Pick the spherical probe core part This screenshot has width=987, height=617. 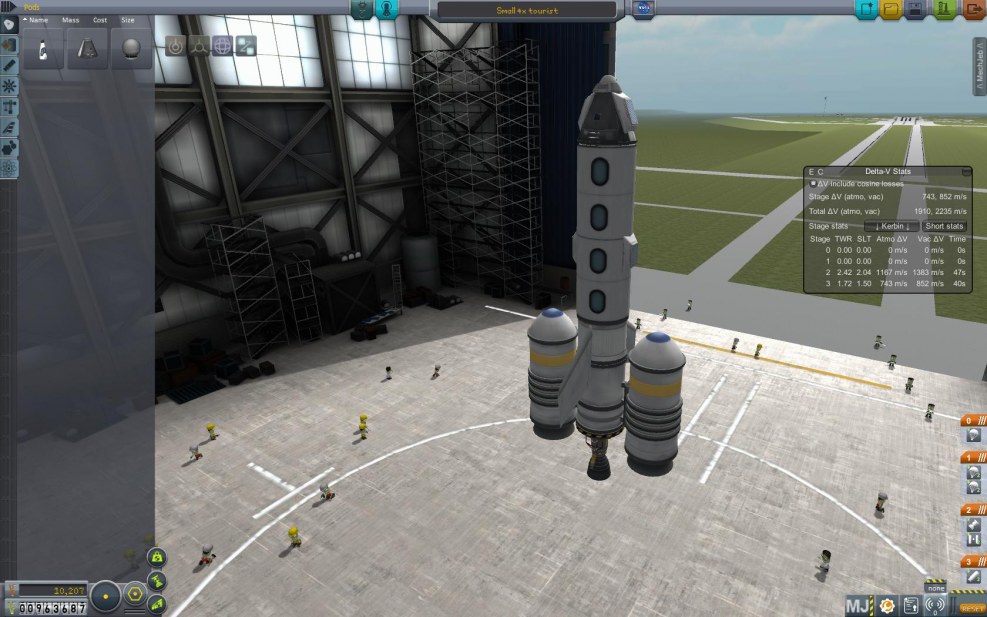pos(131,49)
